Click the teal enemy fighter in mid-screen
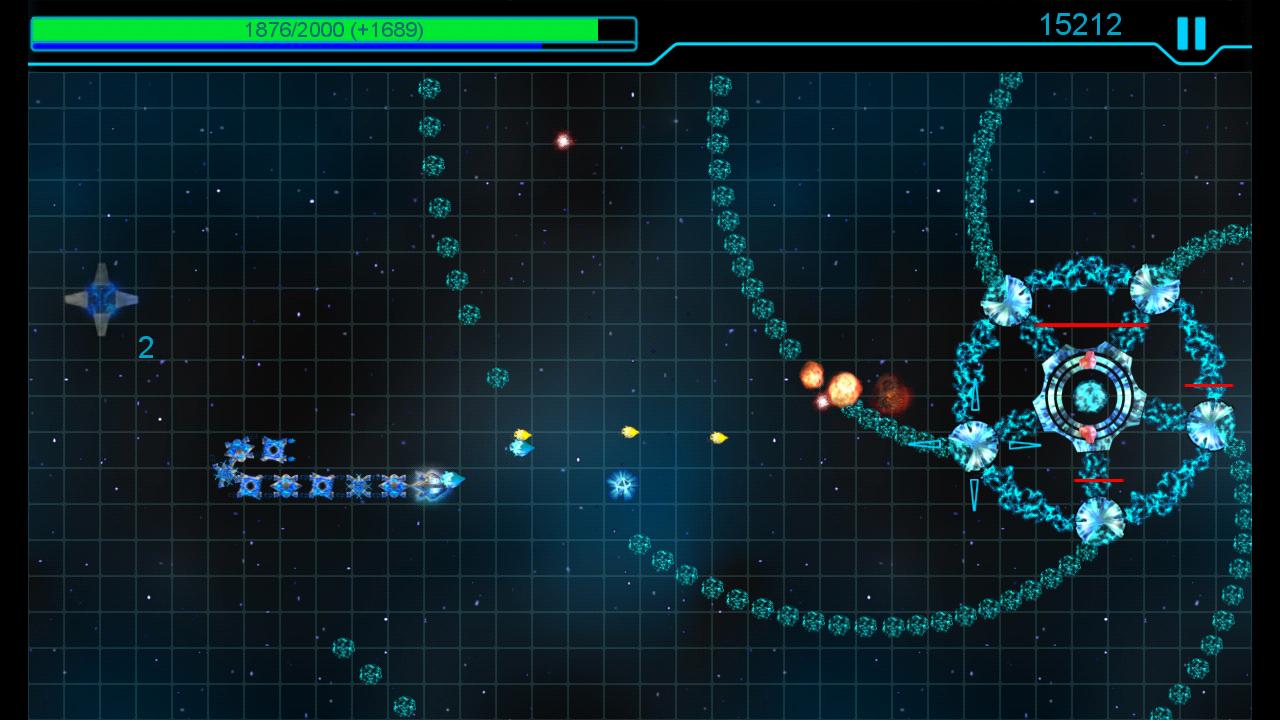Screen dimensions: 1280x720 [x=520, y=450]
